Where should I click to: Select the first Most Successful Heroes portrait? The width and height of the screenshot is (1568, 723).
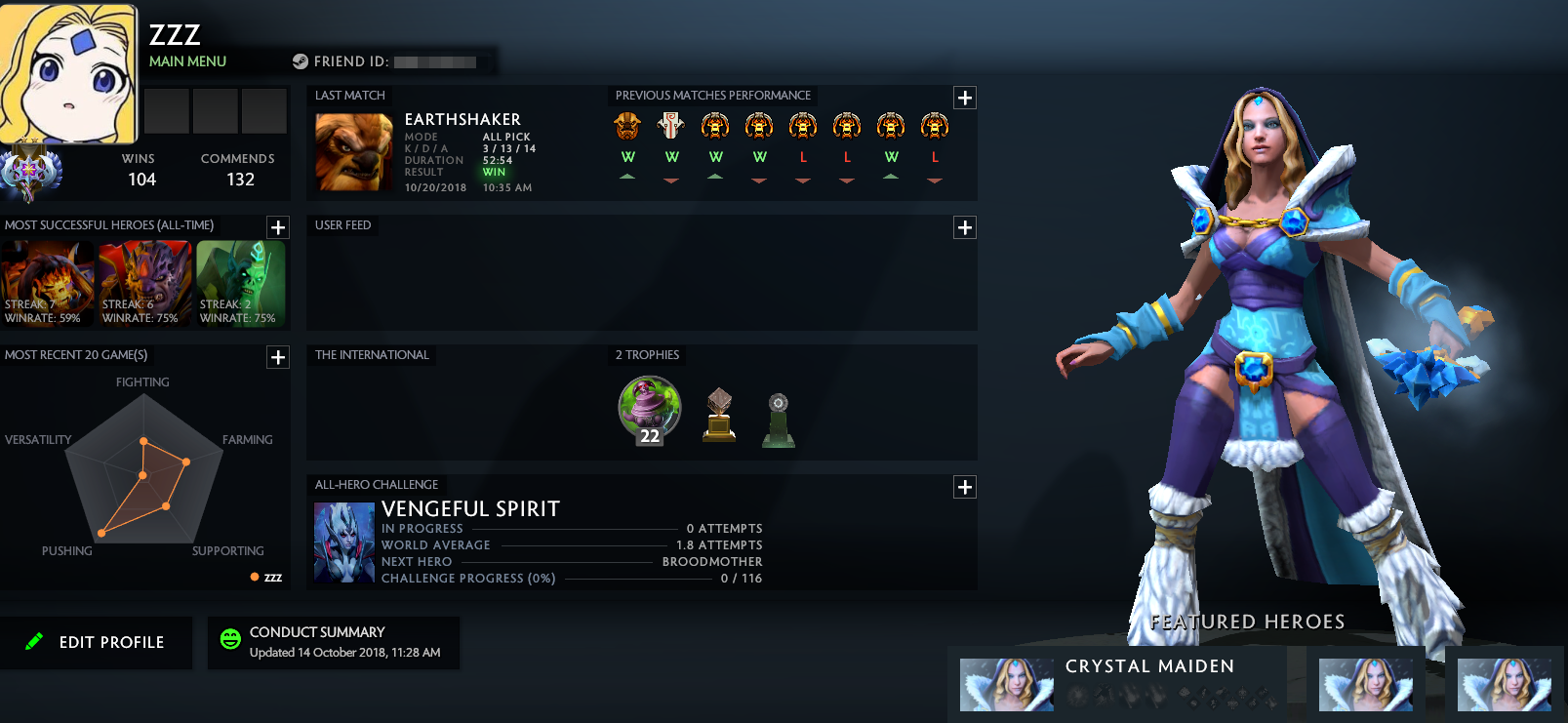47,283
